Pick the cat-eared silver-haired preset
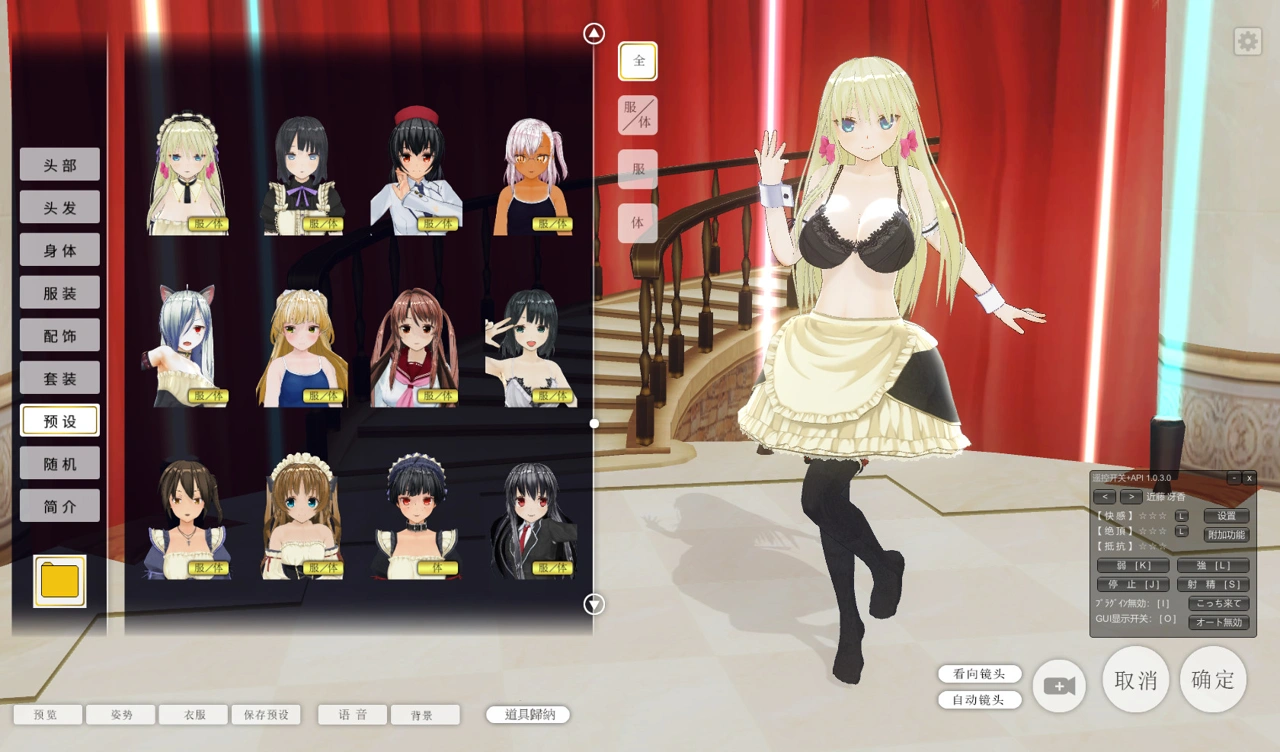This screenshot has height=752, width=1280. tap(187, 344)
